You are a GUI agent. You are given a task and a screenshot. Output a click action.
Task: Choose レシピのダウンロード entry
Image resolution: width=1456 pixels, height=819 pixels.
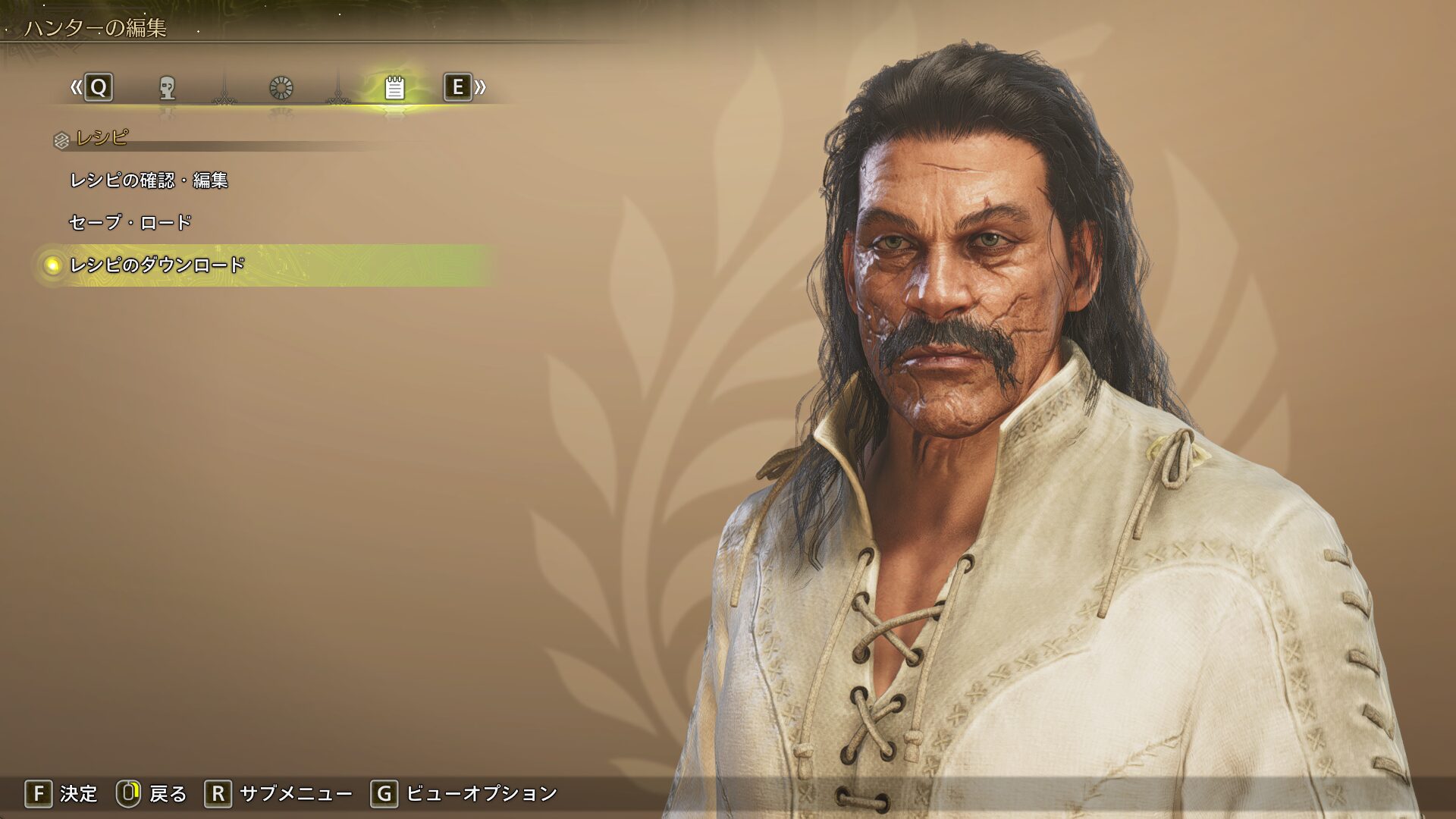coord(157,265)
